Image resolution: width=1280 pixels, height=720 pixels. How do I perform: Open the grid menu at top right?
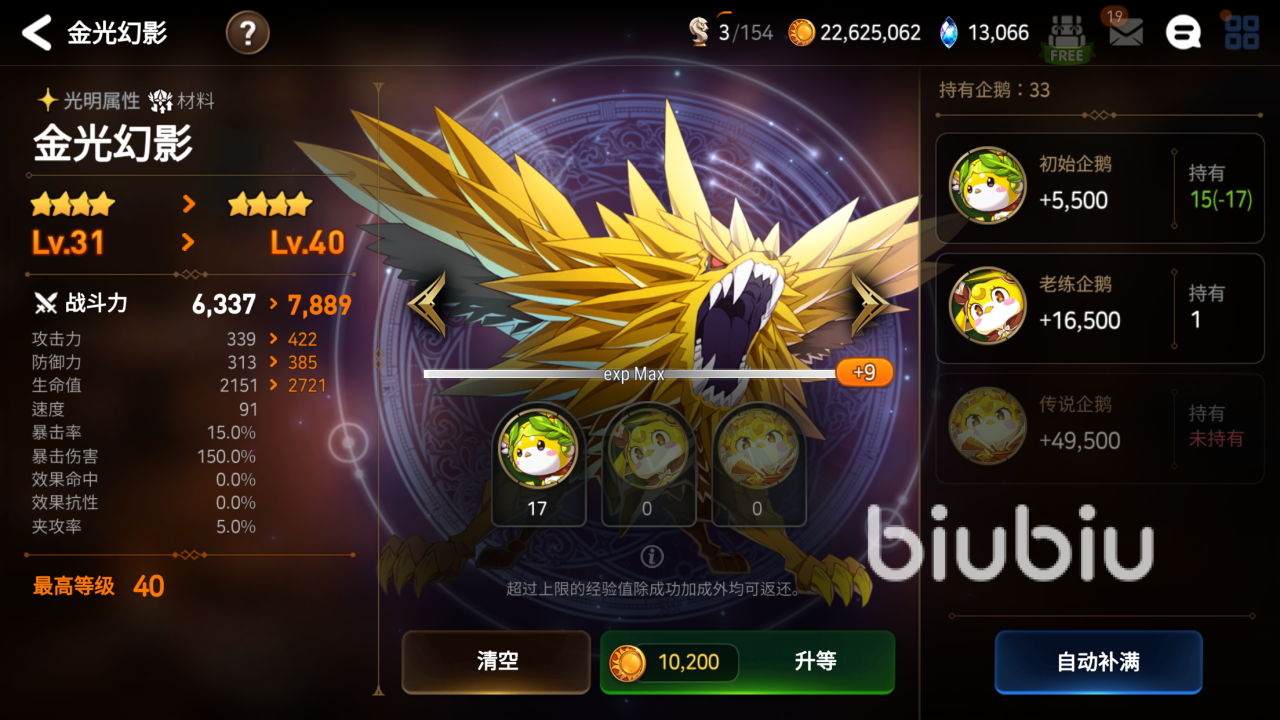click(x=1240, y=31)
